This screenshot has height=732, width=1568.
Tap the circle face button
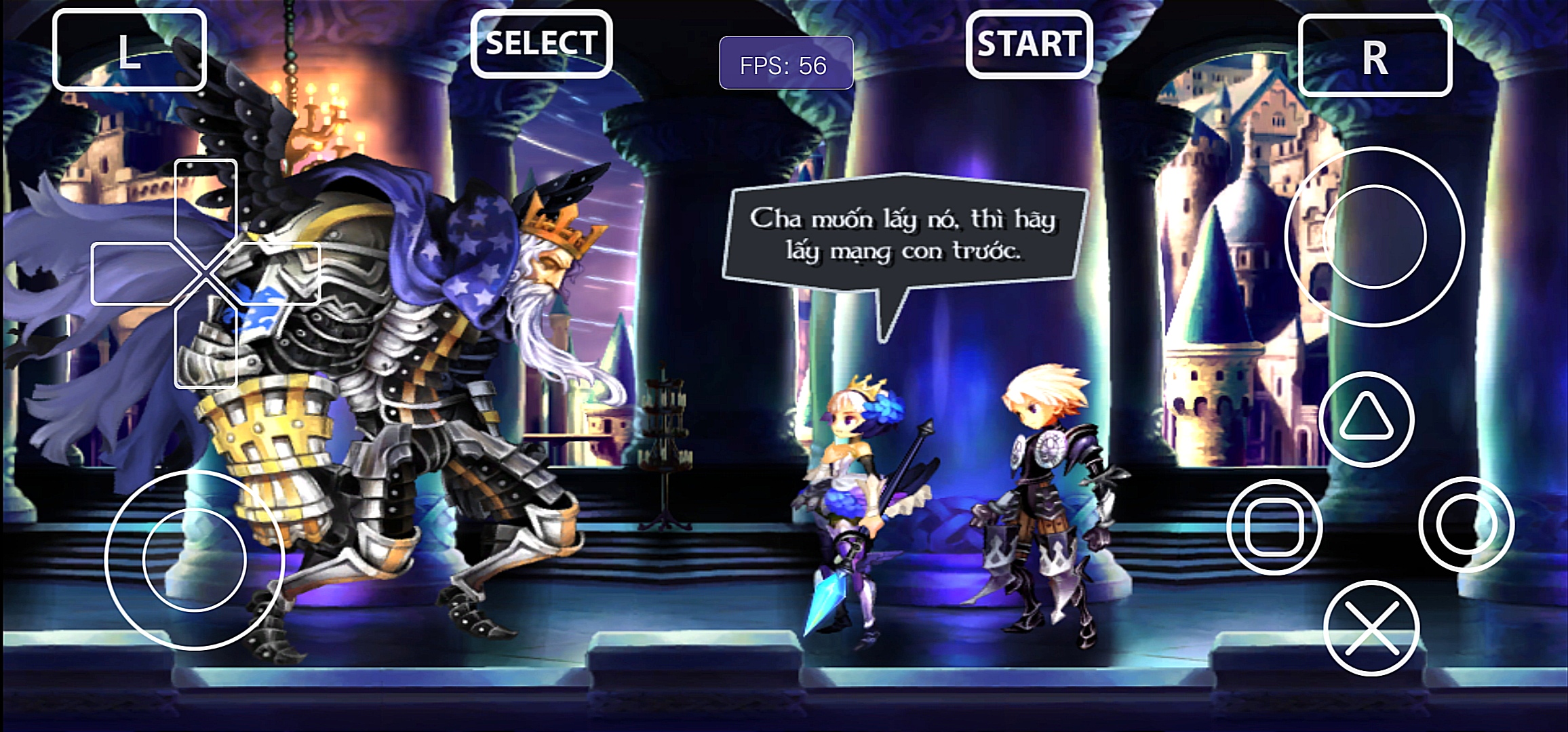pos(1466,525)
